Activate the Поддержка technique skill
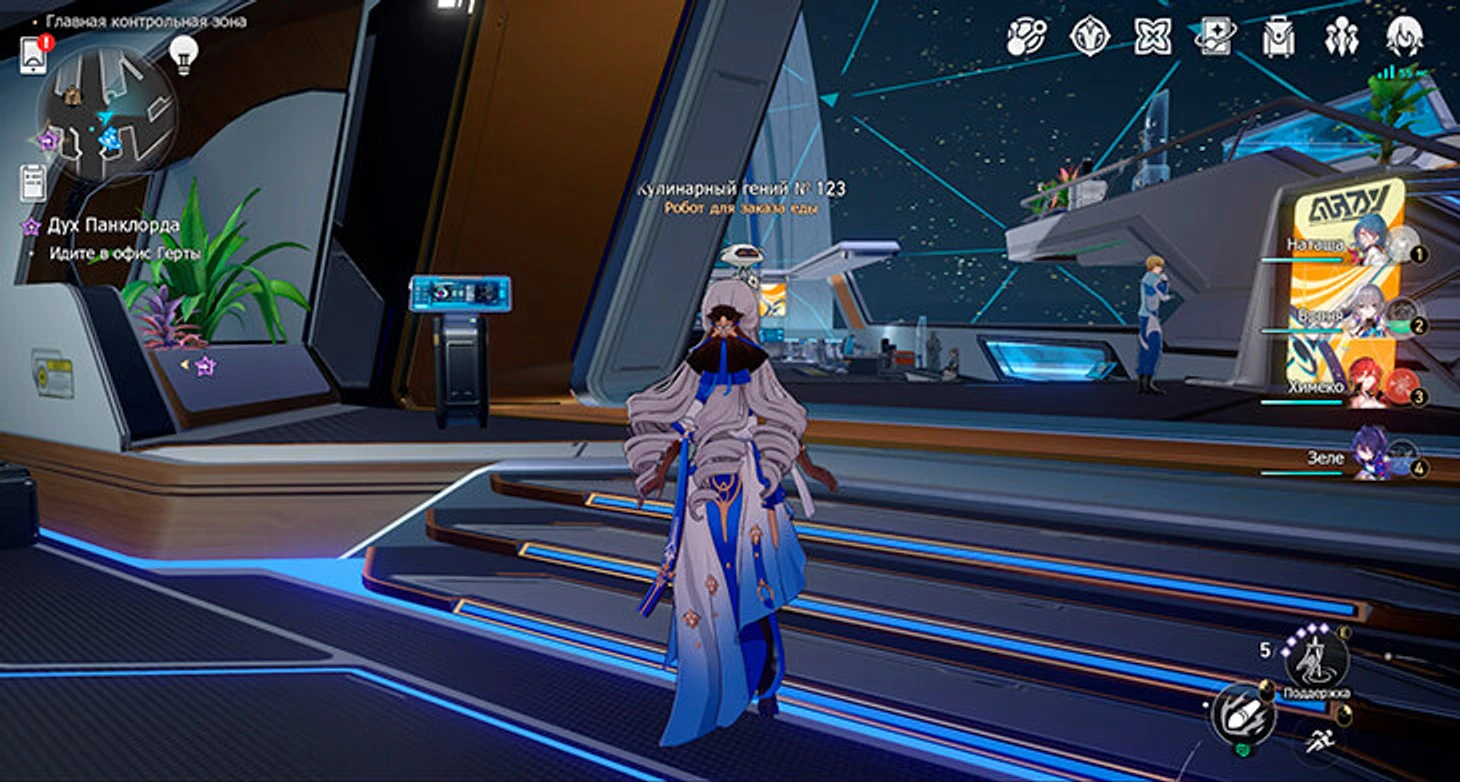 coord(1316,661)
